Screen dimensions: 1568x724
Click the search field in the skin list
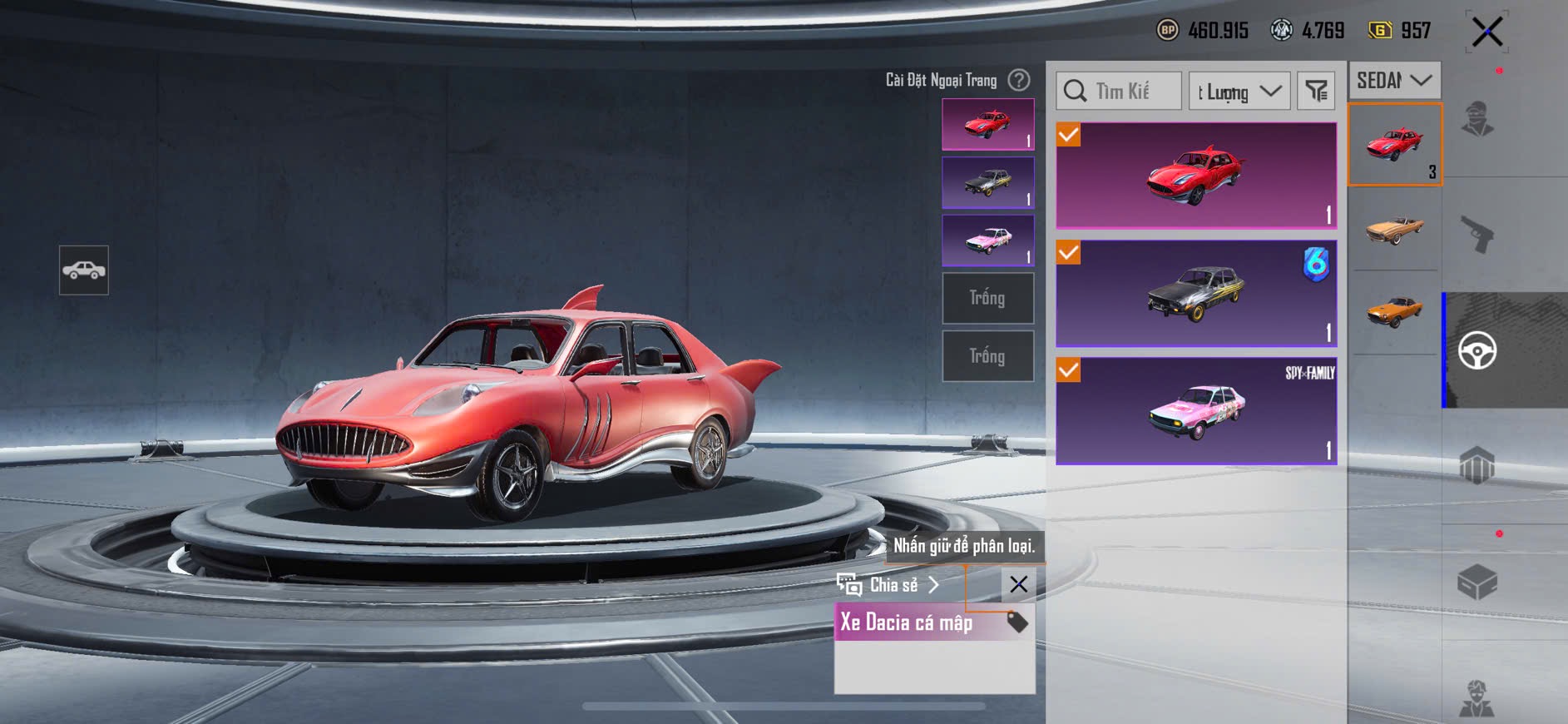pyautogui.click(x=1119, y=91)
